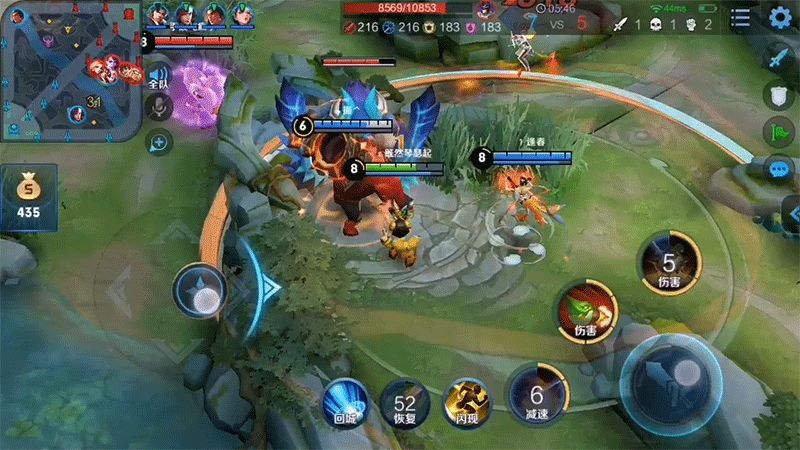The width and height of the screenshot is (800, 450).
Task: Activate the 回城 recall ability
Action: pyautogui.click(x=344, y=402)
